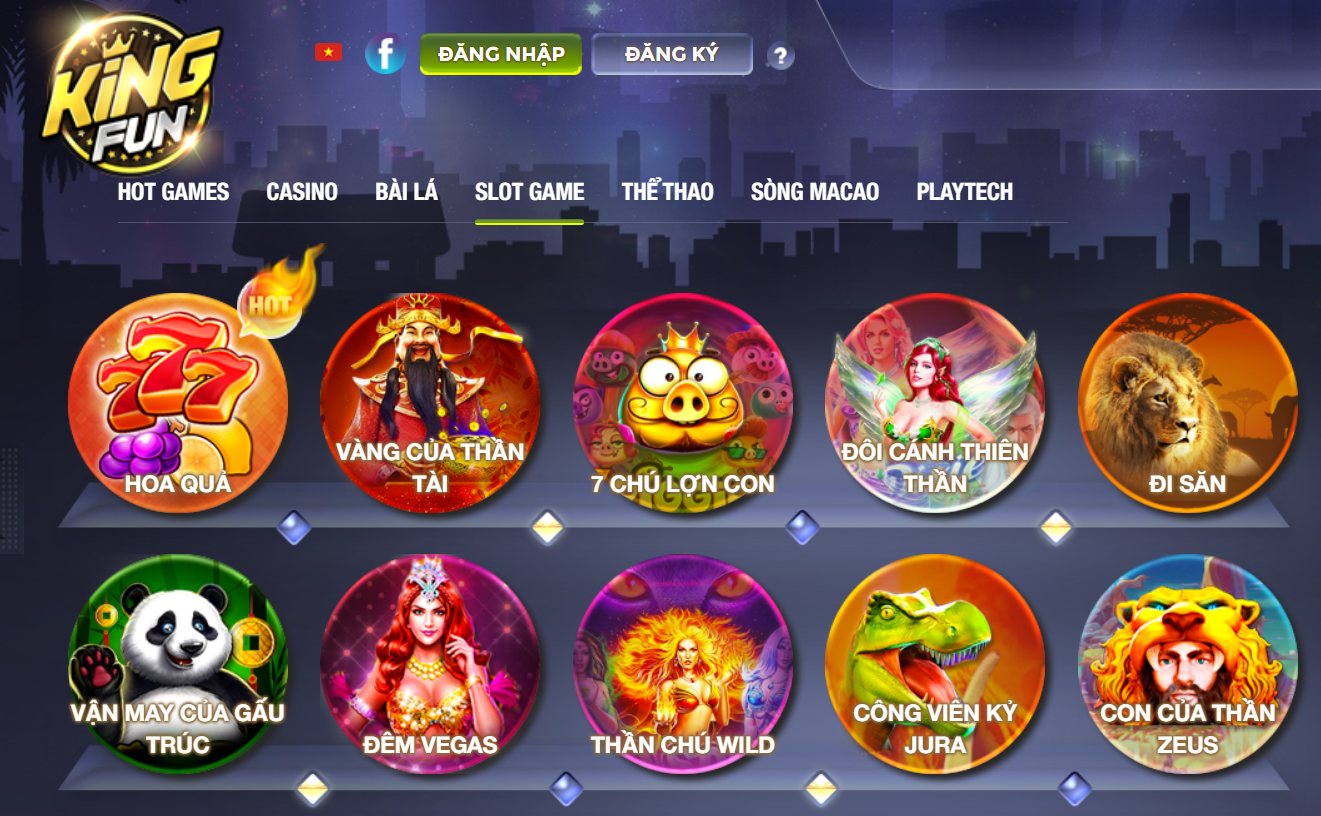
Task: Choose the PLAYTECH tab
Action: click(964, 192)
